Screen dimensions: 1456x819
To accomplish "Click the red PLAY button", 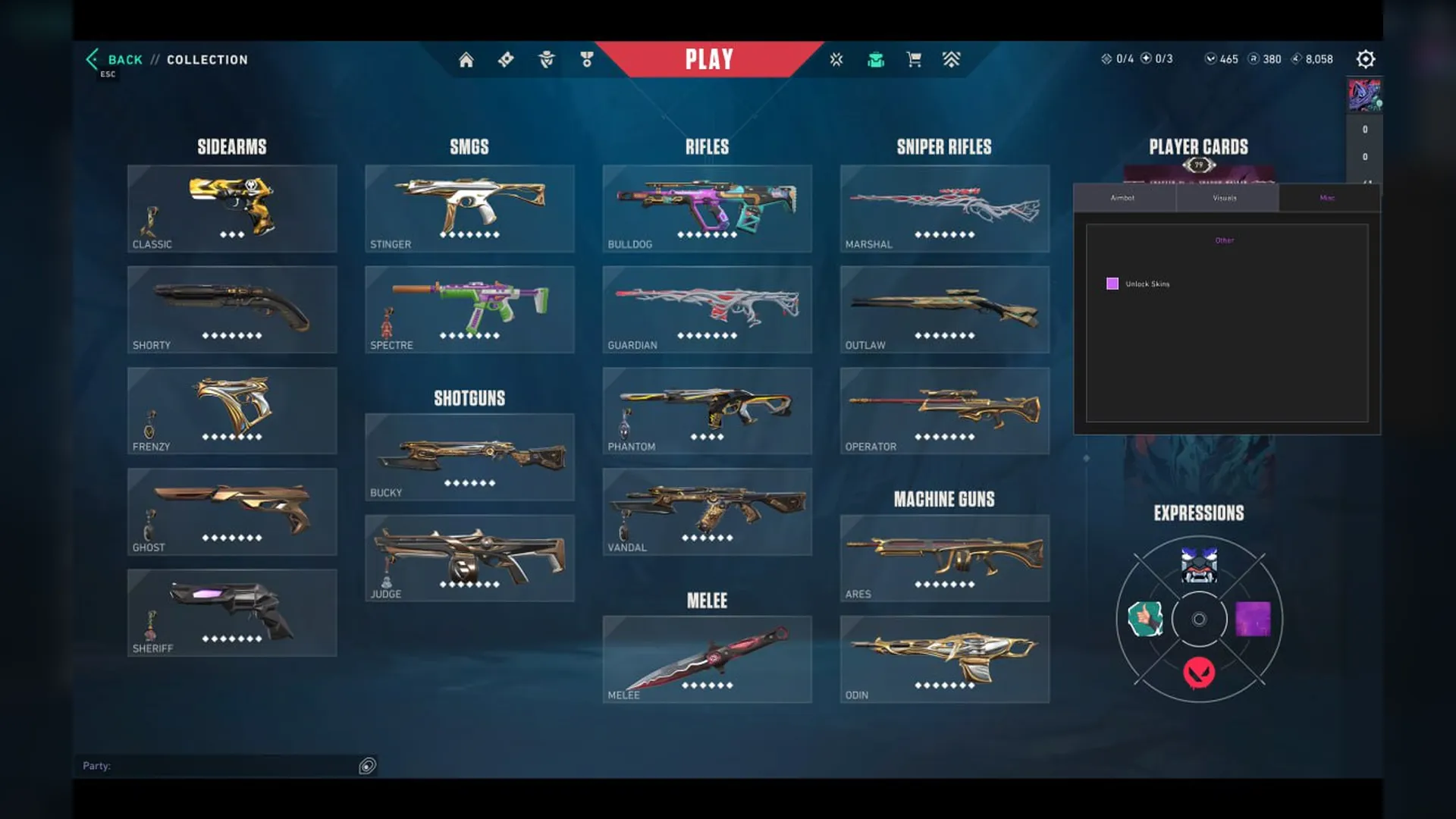I will [709, 59].
